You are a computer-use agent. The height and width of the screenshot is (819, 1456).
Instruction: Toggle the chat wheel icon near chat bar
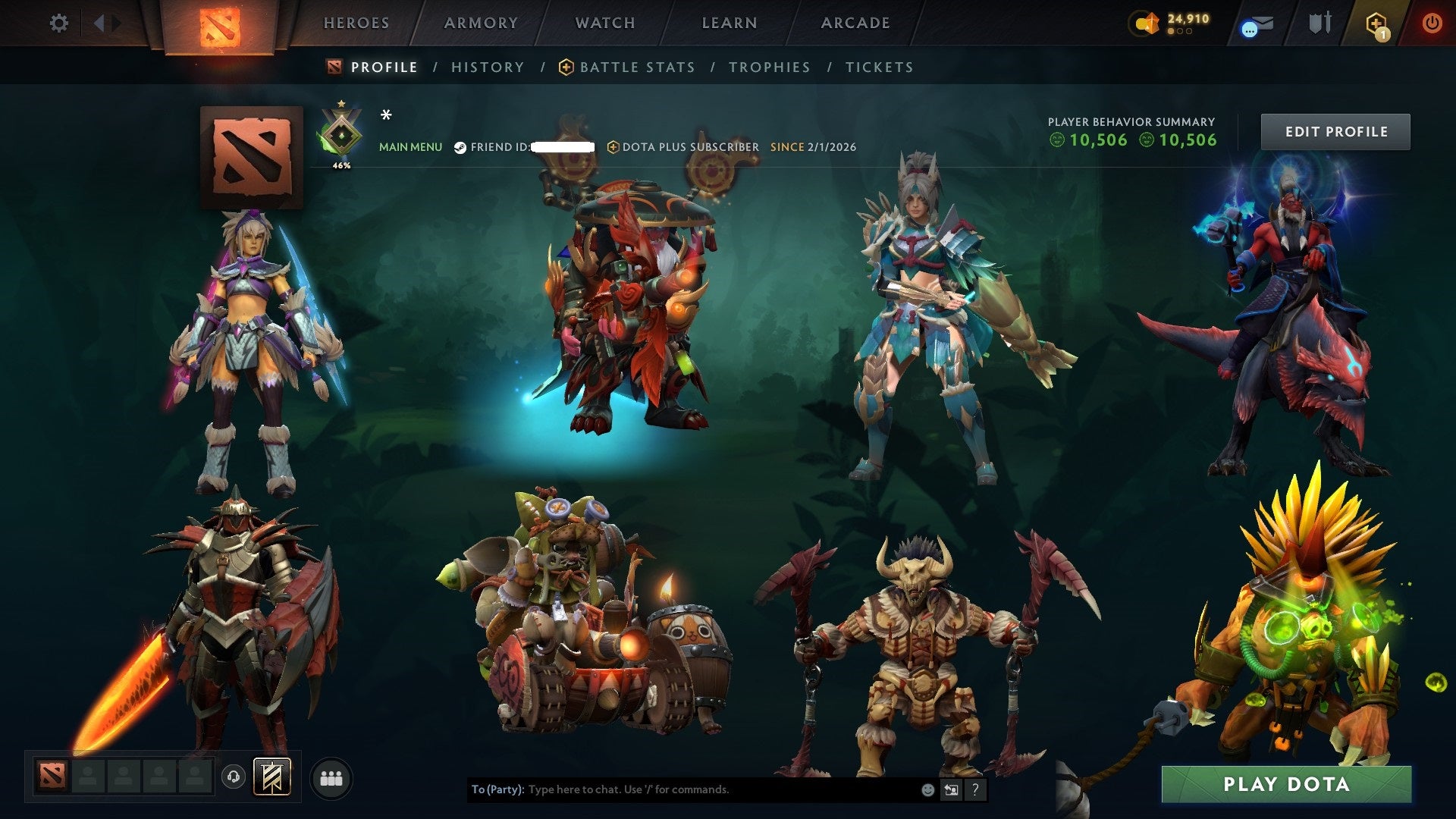(x=951, y=789)
